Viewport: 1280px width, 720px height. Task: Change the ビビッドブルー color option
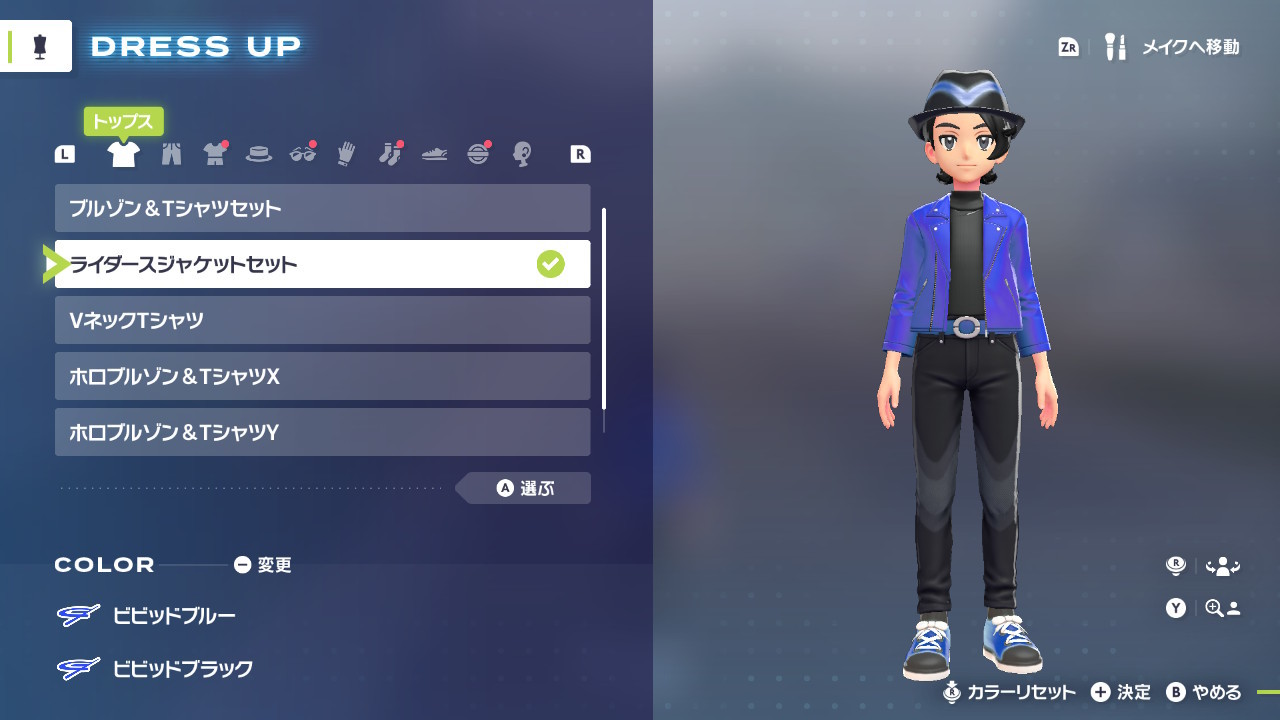(x=173, y=615)
